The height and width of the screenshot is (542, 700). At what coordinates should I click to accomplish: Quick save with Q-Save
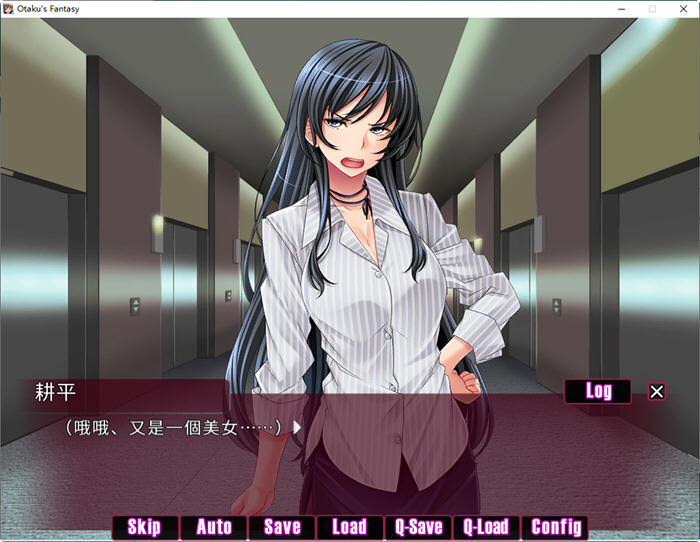[x=418, y=527]
